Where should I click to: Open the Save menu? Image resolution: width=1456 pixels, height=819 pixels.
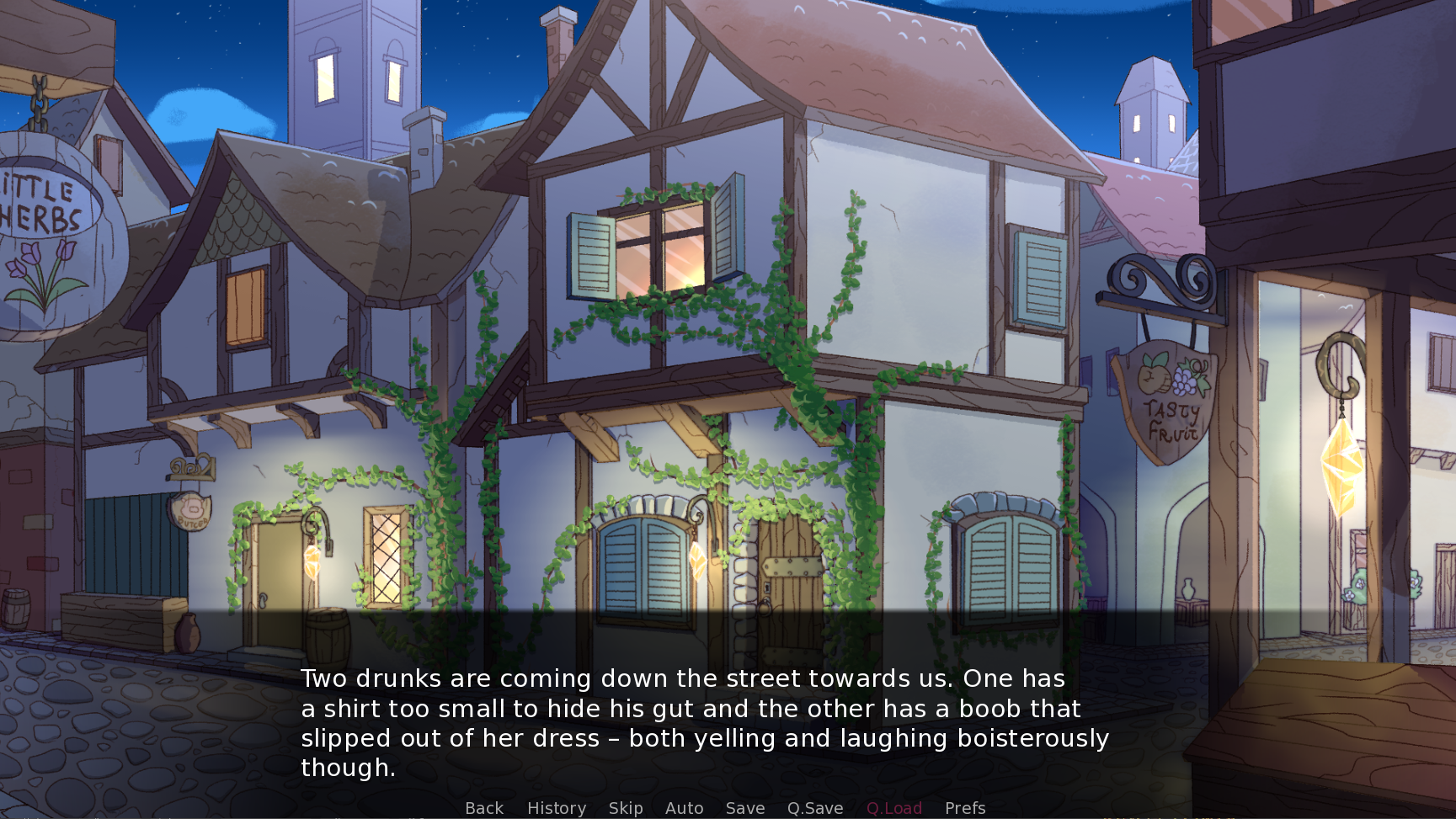[745, 808]
